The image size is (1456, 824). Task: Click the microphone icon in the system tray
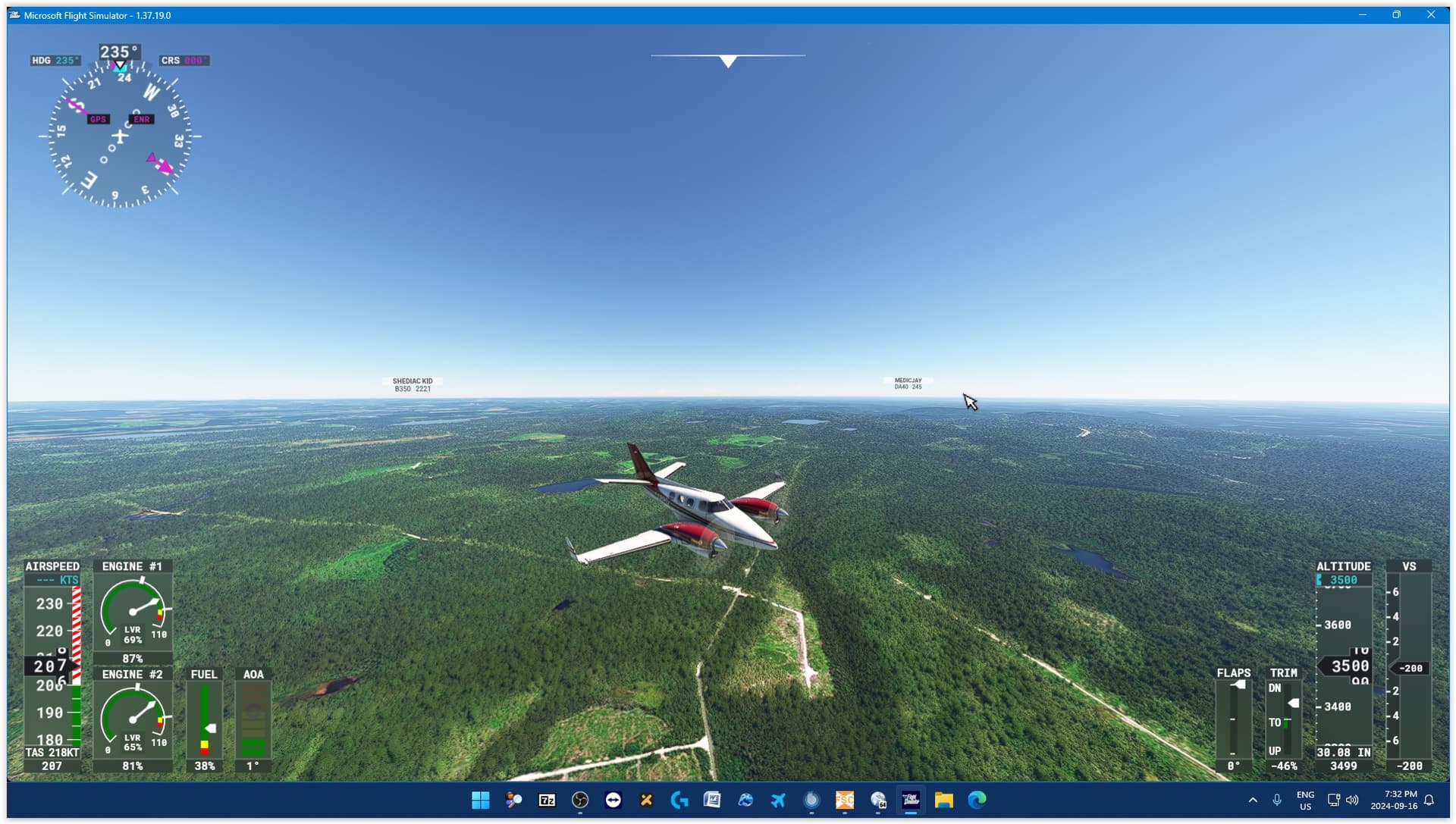[1279, 801]
